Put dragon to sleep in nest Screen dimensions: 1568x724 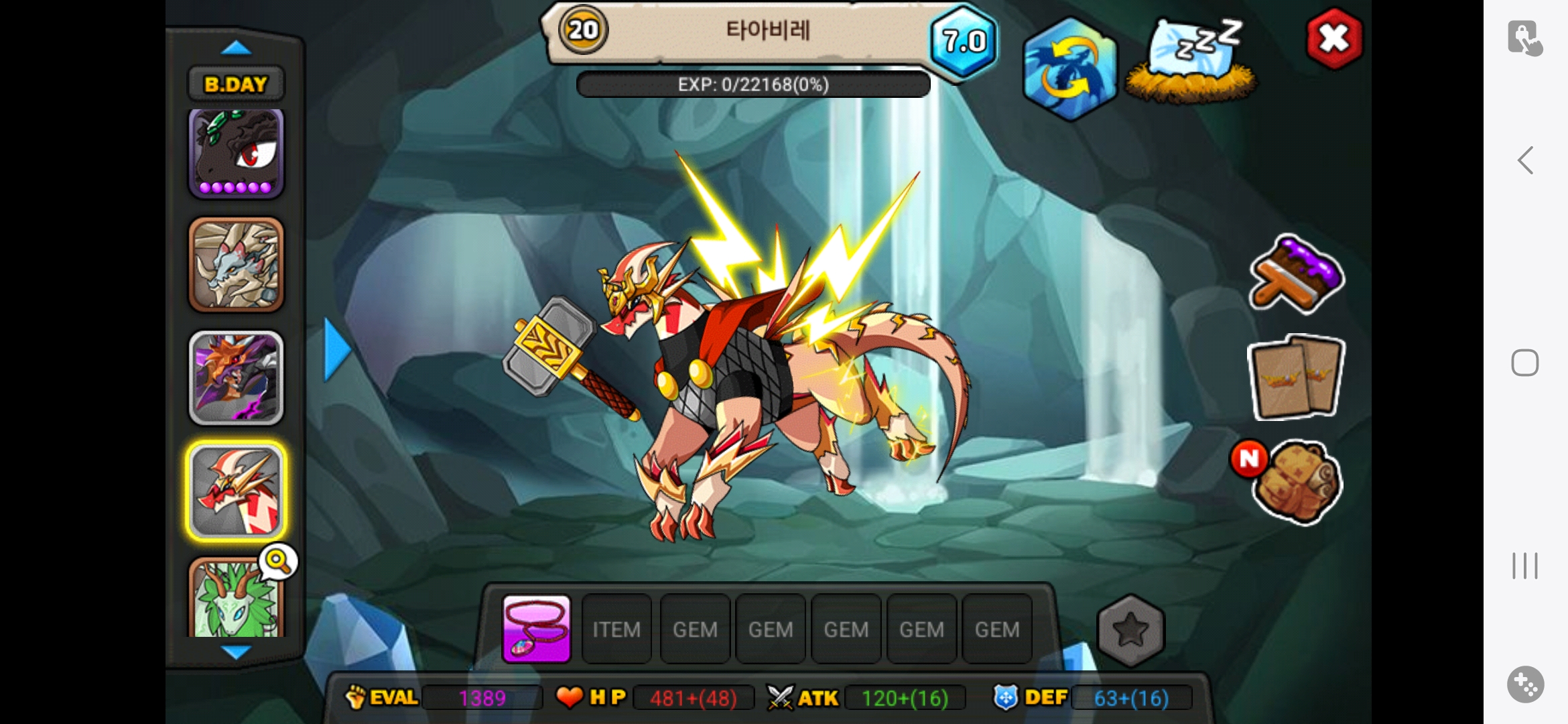[1192, 62]
